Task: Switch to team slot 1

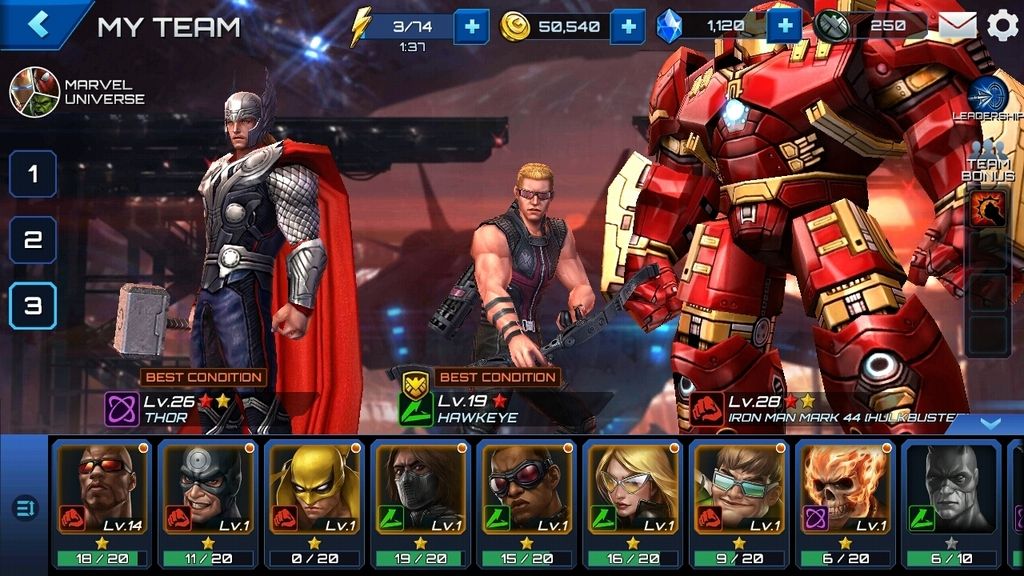Action: point(33,174)
